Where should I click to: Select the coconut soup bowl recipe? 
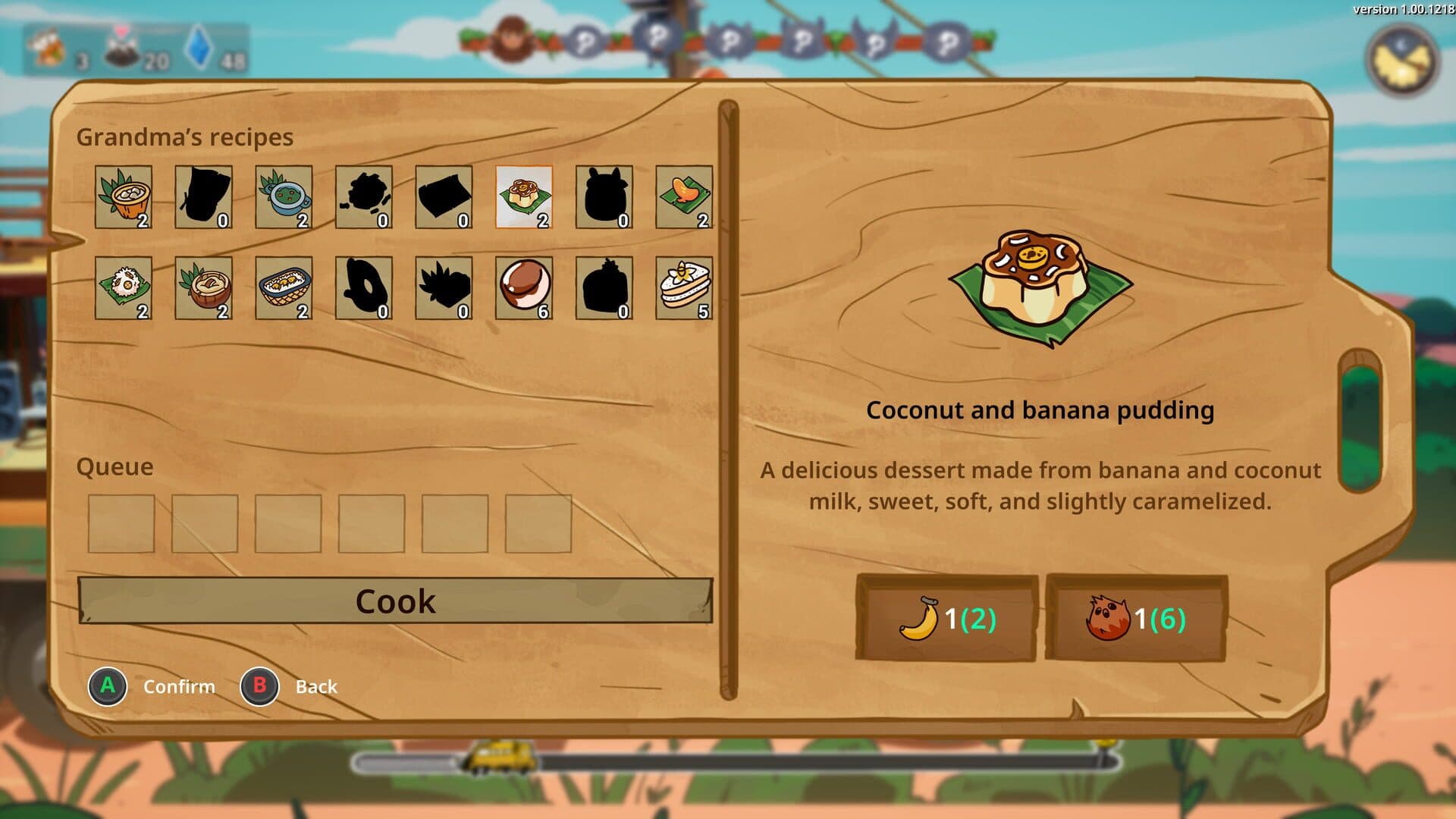coord(124,197)
